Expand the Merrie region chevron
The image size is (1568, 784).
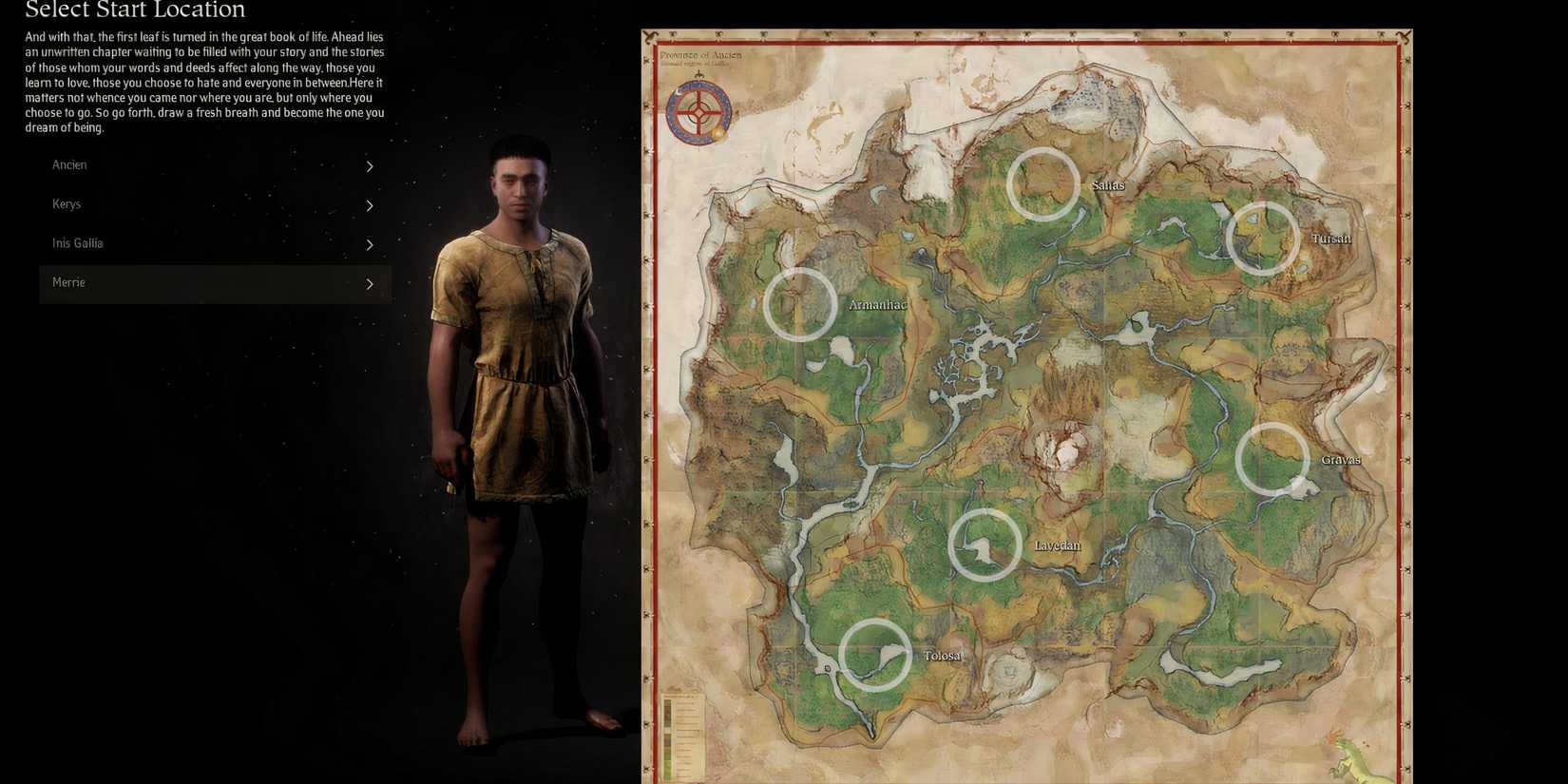[x=370, y=283]
